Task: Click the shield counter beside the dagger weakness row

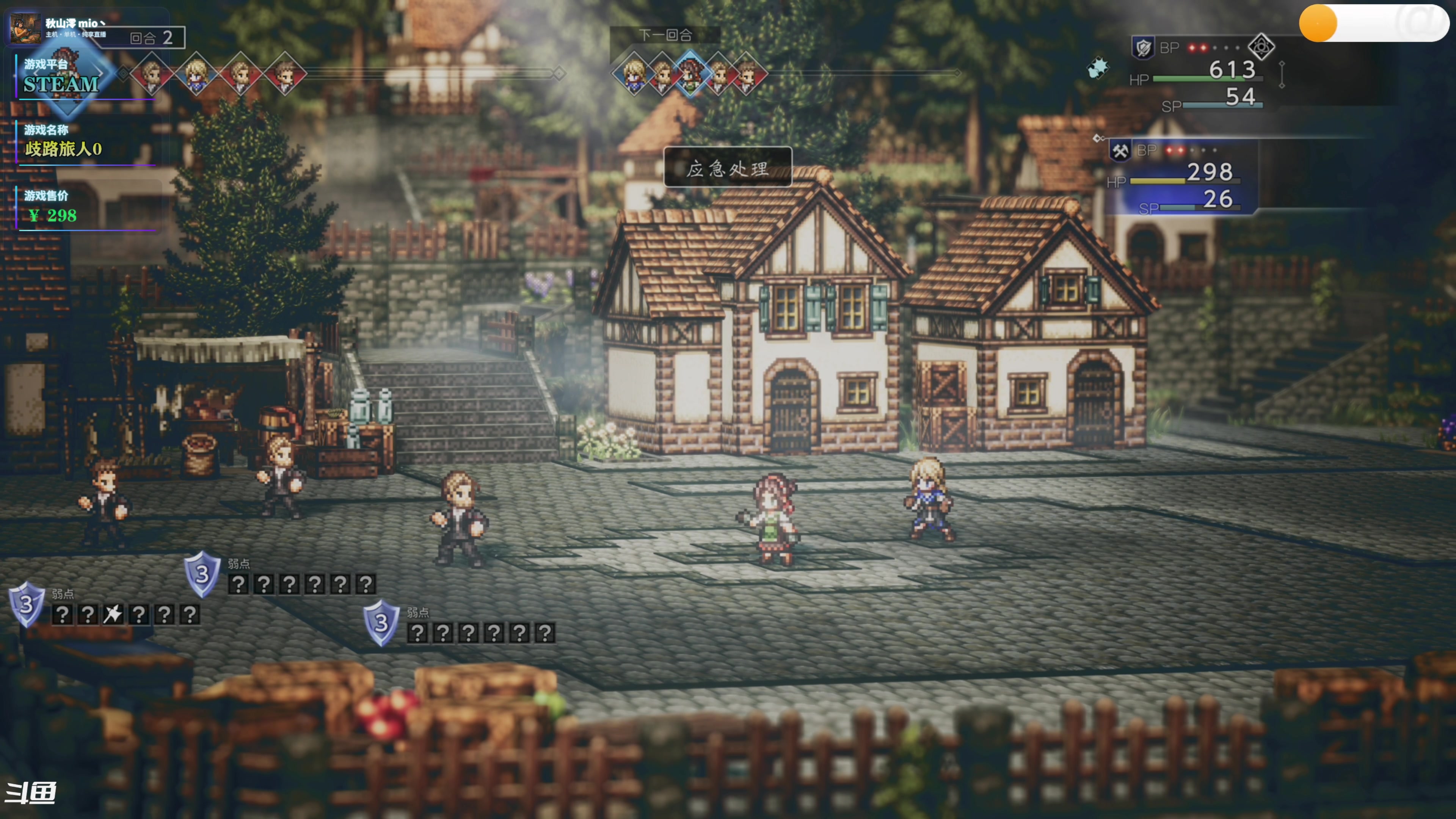Action: [26, 604]
